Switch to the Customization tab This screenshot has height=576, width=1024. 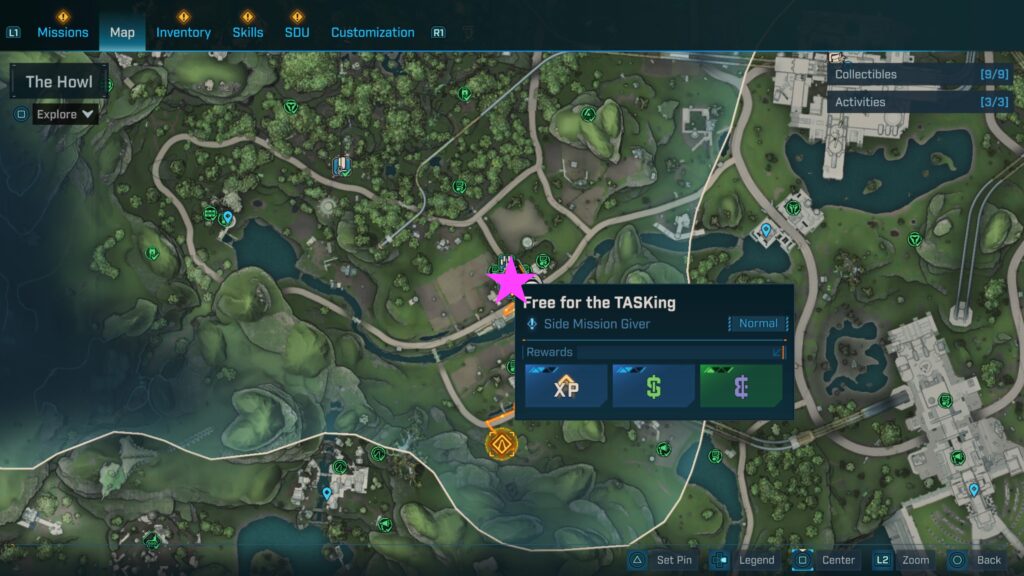click(x=372, y=32)
